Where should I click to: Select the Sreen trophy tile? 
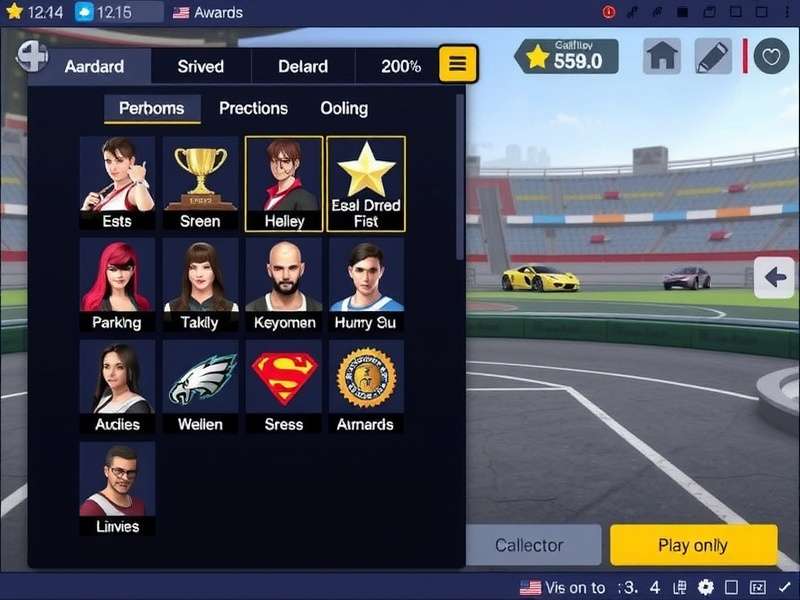click(200, 184)
